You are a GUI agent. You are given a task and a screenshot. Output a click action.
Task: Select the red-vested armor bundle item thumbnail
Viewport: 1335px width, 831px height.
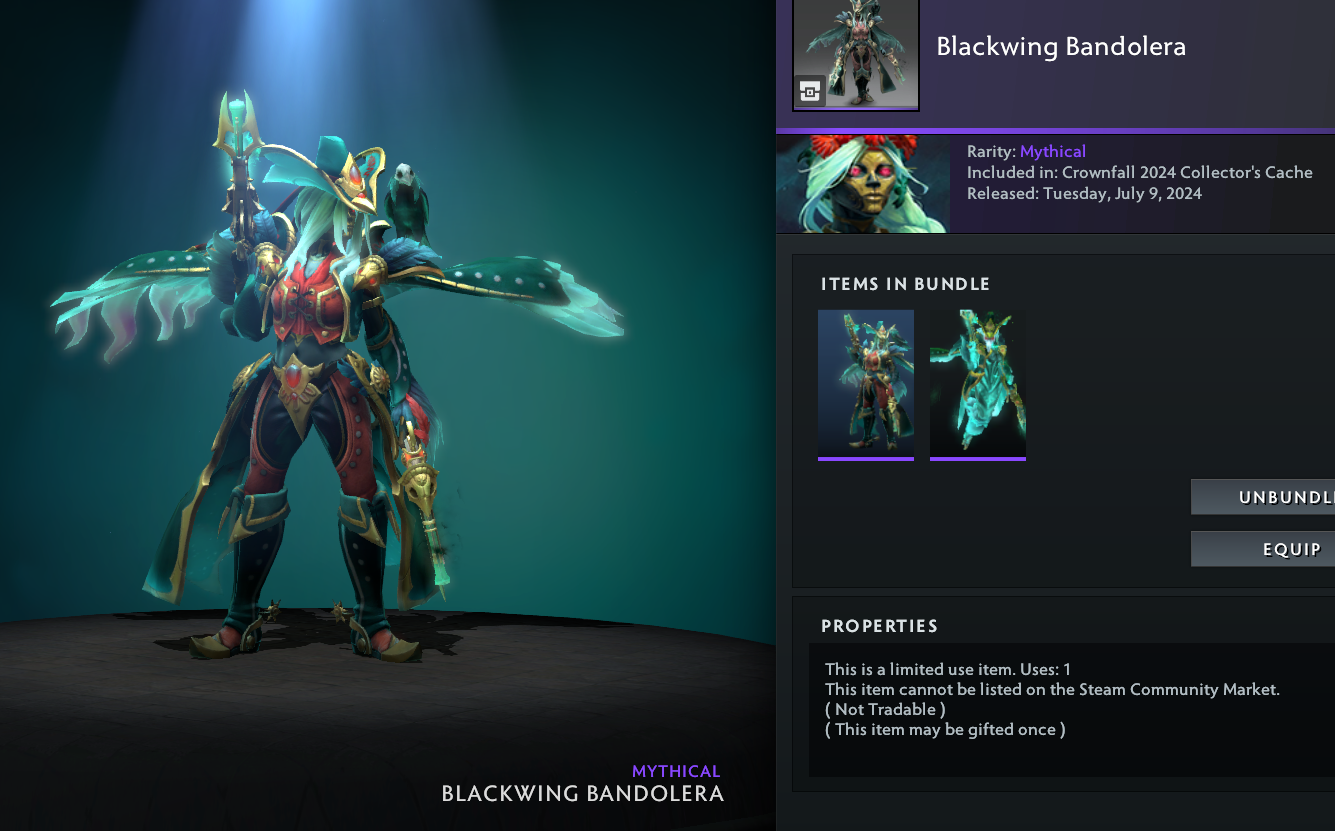click(x=866, y=384)
